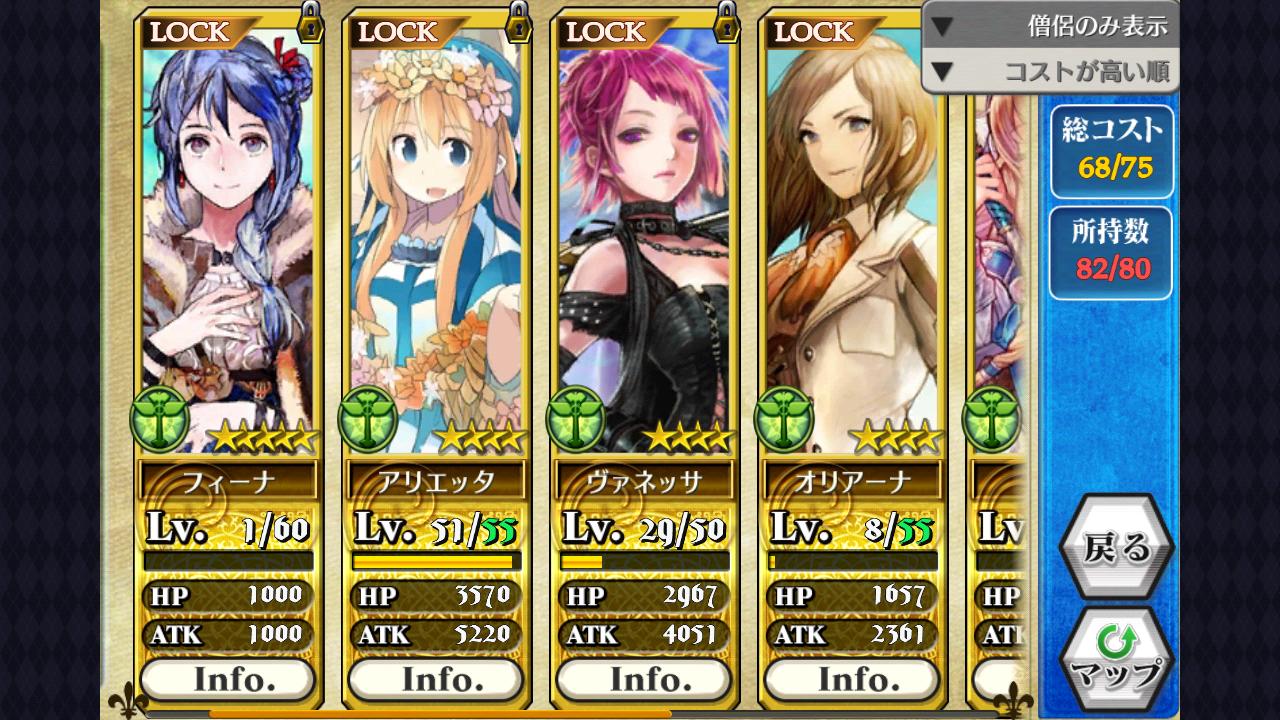Open the コストが高い順 sort dropdown
1280x720 pixels.
tap(1050, 71)
